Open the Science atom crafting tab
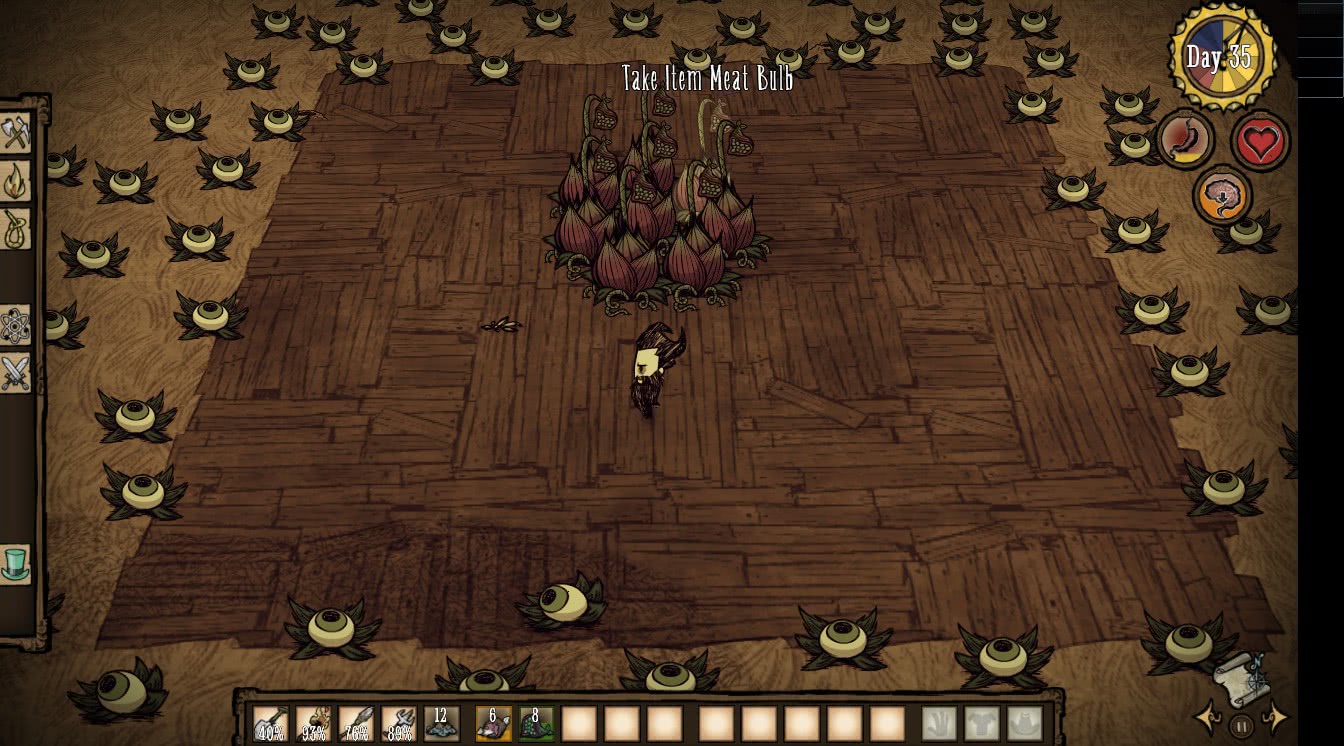Screen dimensions: 1344x746 click(x=15, y=325)
